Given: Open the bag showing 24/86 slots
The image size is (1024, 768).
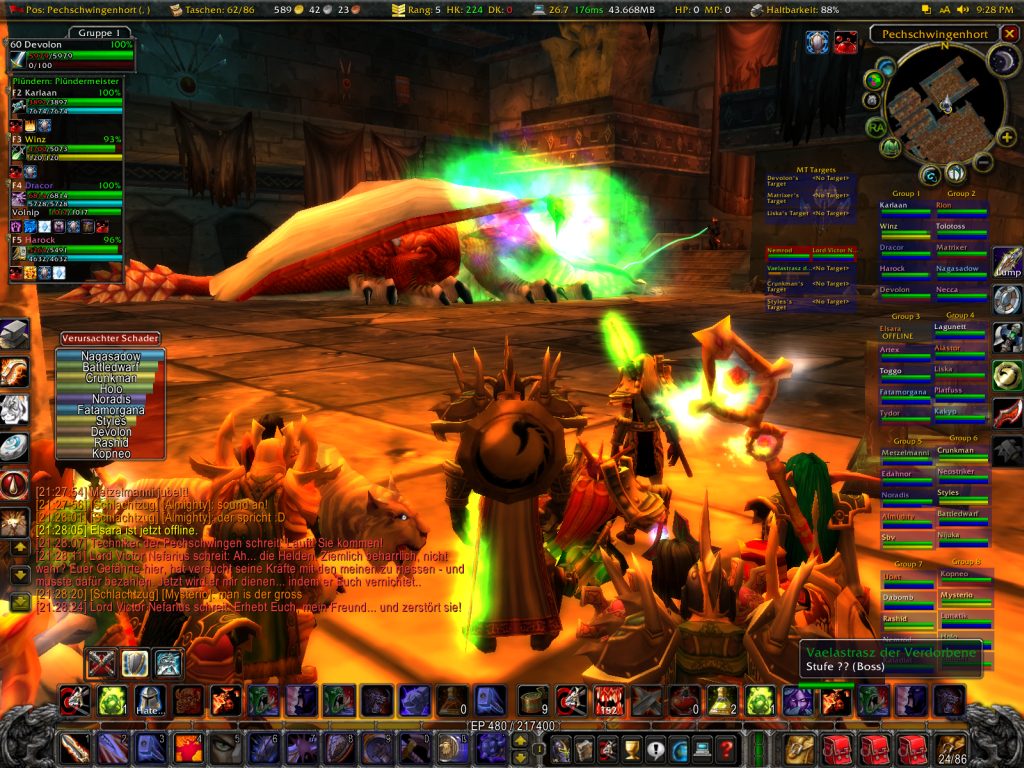Looking at the screenshot, I should pos(951,747).
